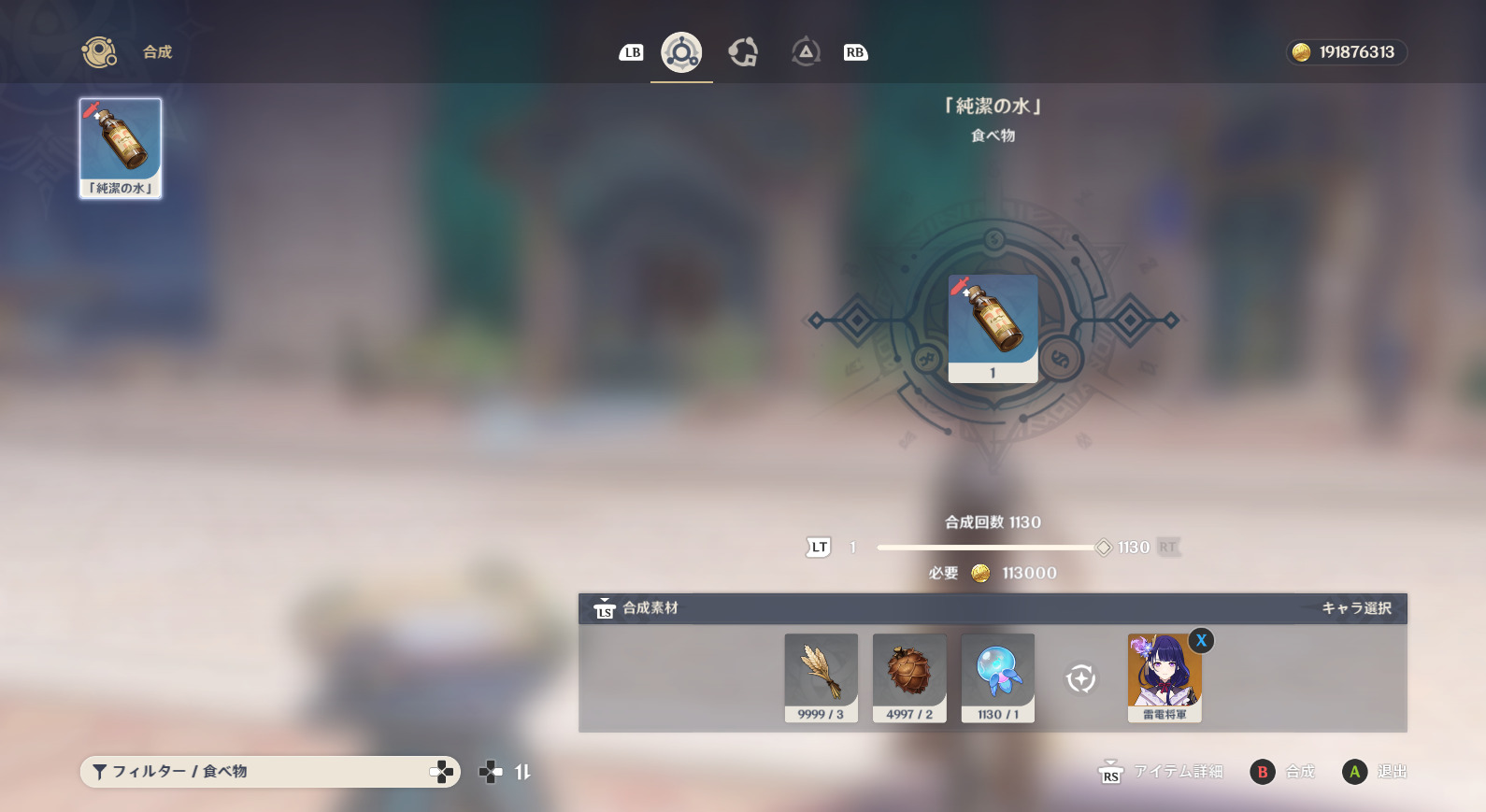Adjust the 合成回数 quantity slider handle
The image size is (1486, 812).
point(1103,548)
